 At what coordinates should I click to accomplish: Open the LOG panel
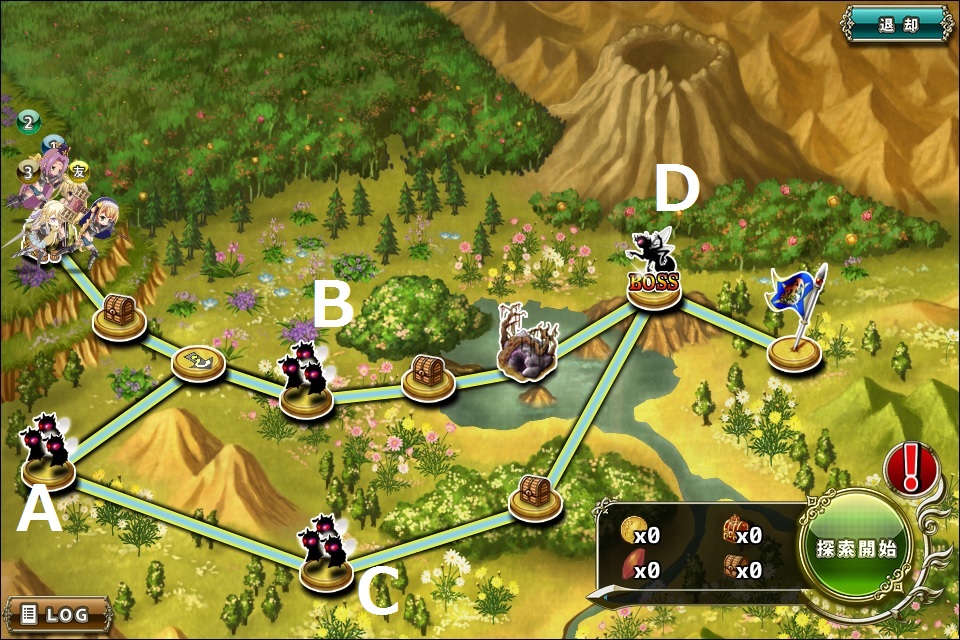(x=56, y=613)
